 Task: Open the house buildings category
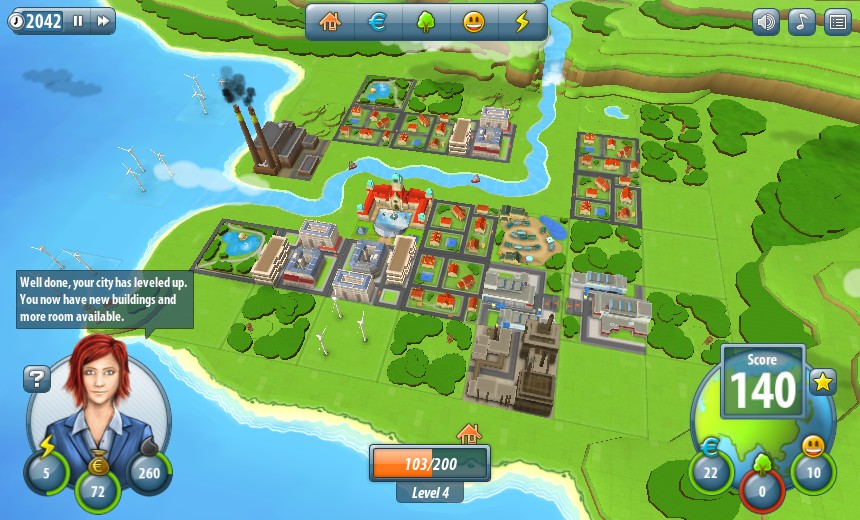(330, 22)
